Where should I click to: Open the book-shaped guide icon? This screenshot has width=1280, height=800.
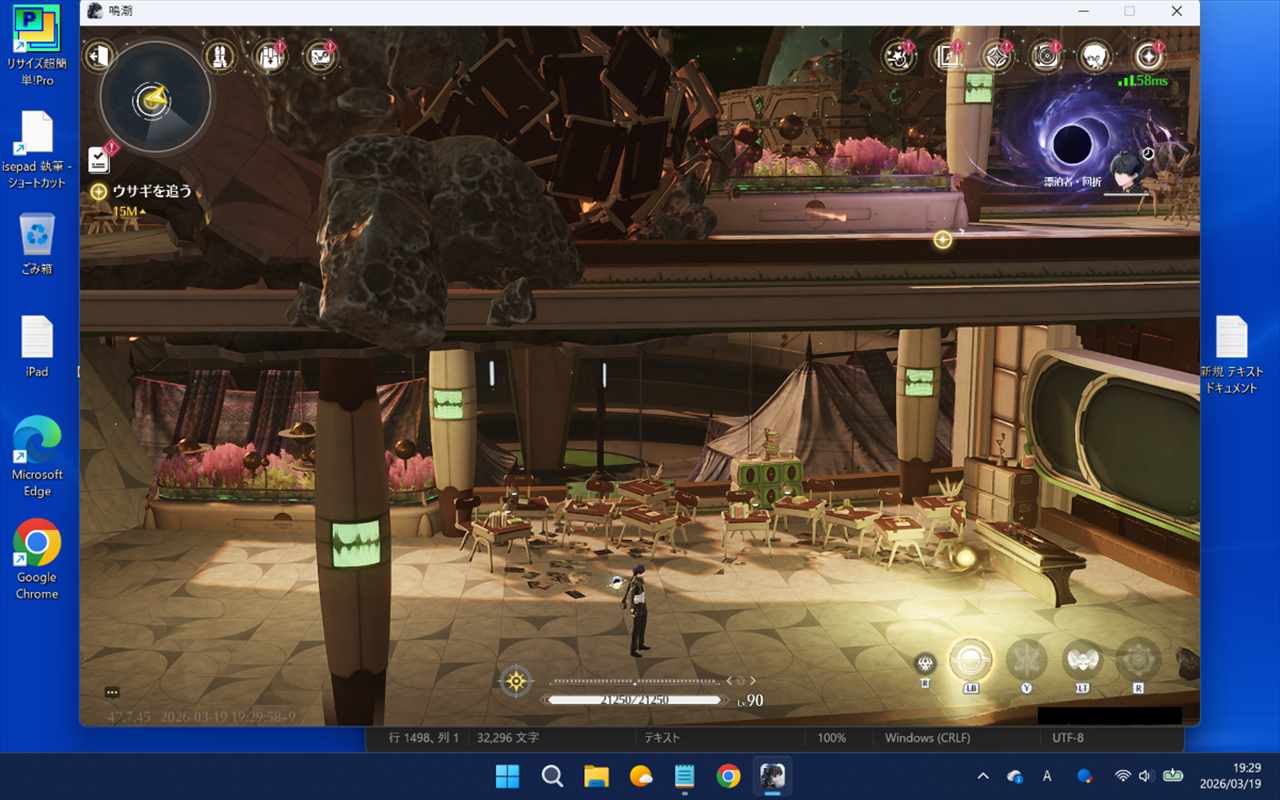point(947,56)
